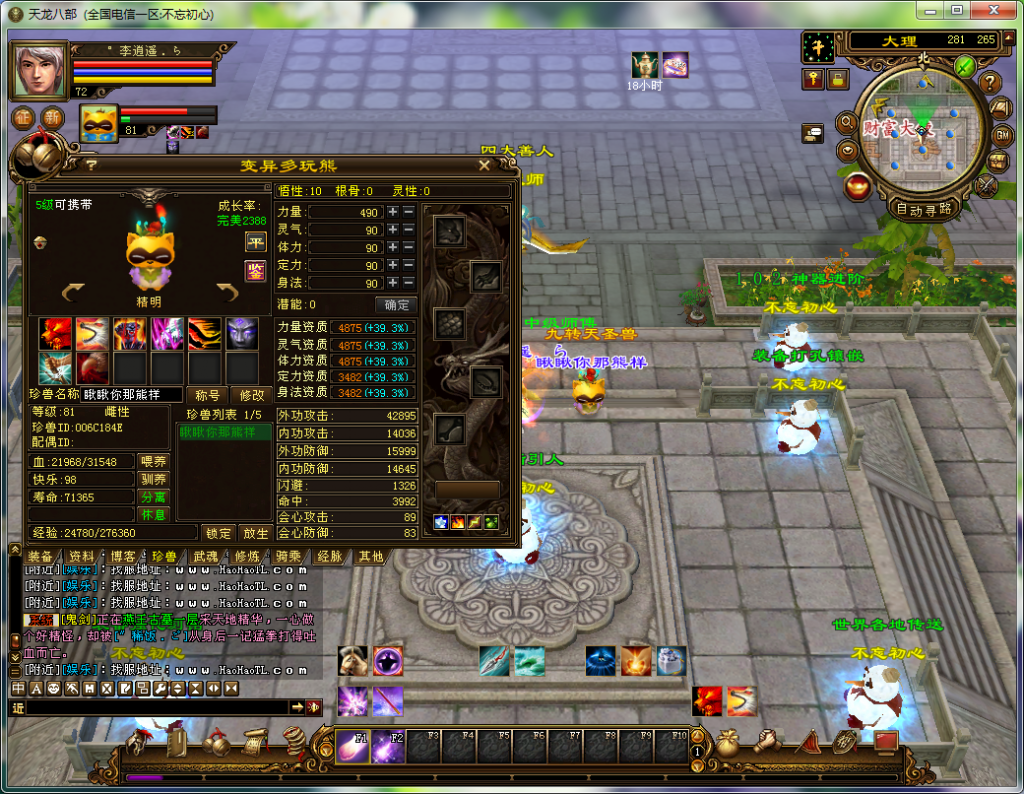
Task: Open the 经脉 meridian tab
Action: pyautogui.click(x=329, y=556)
